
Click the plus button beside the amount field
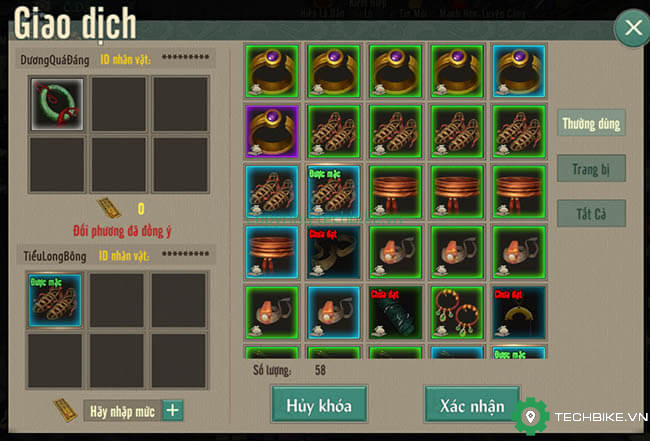[173, 410]
